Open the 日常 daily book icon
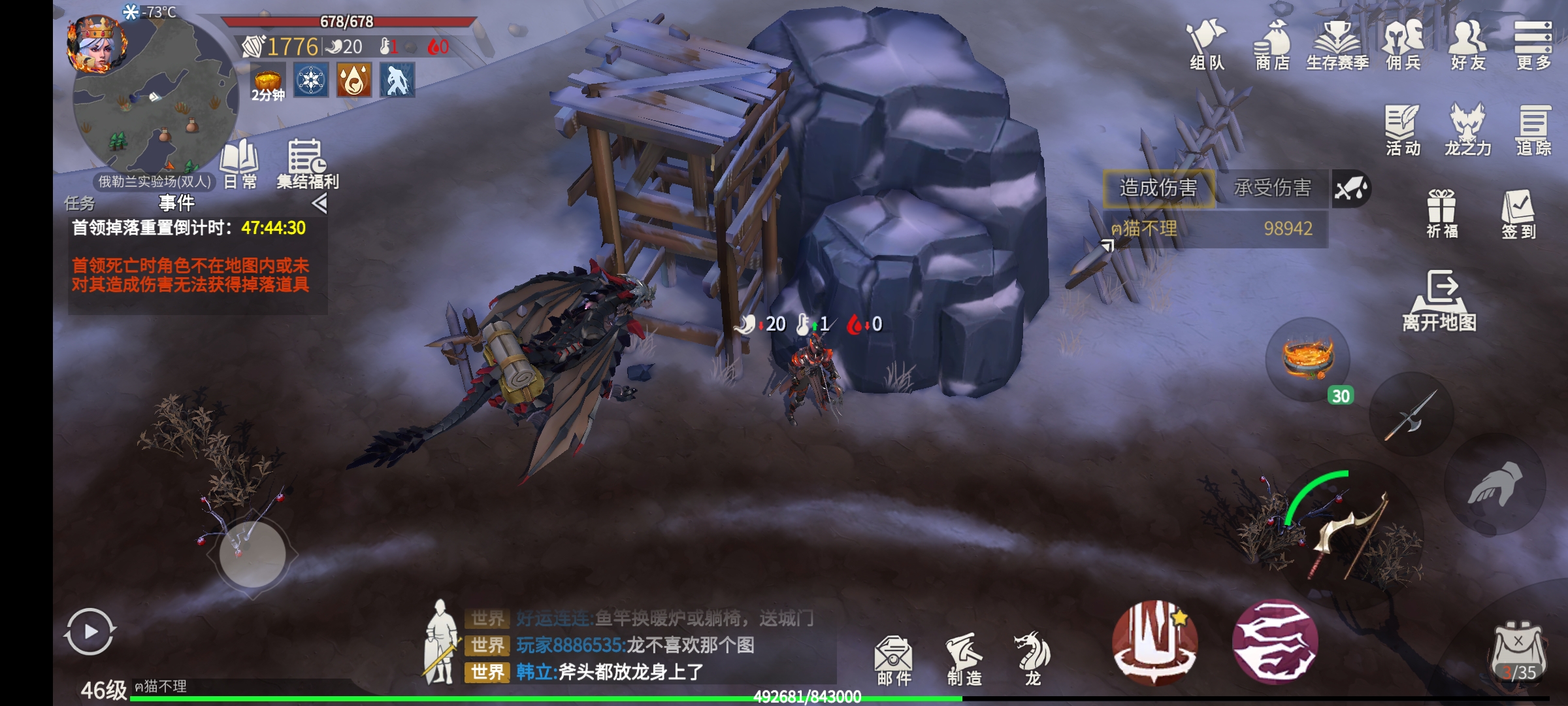 [x=240, y=163]
